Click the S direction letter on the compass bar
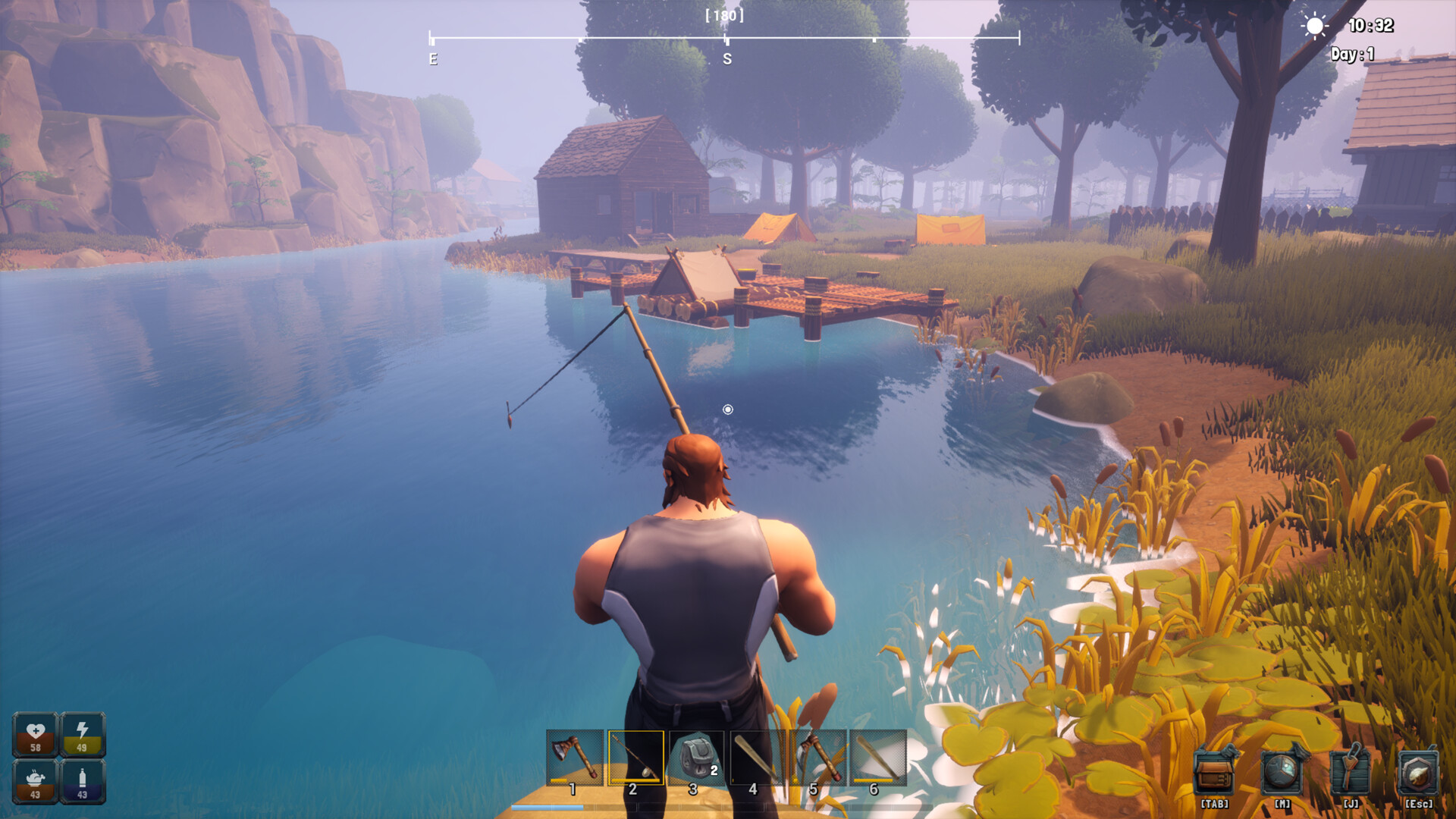 727,58
